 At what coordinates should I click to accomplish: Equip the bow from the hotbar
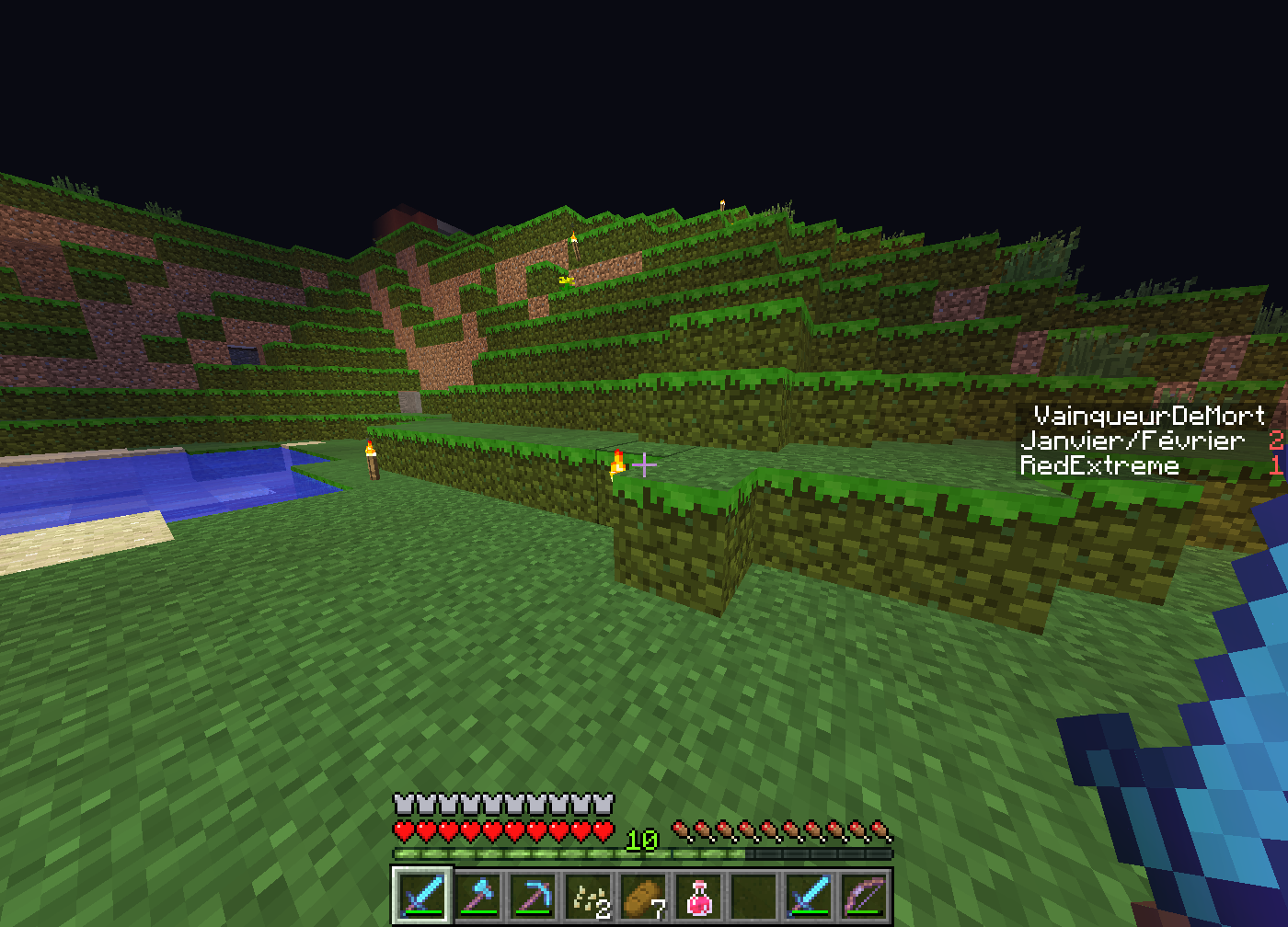(865, 896)
